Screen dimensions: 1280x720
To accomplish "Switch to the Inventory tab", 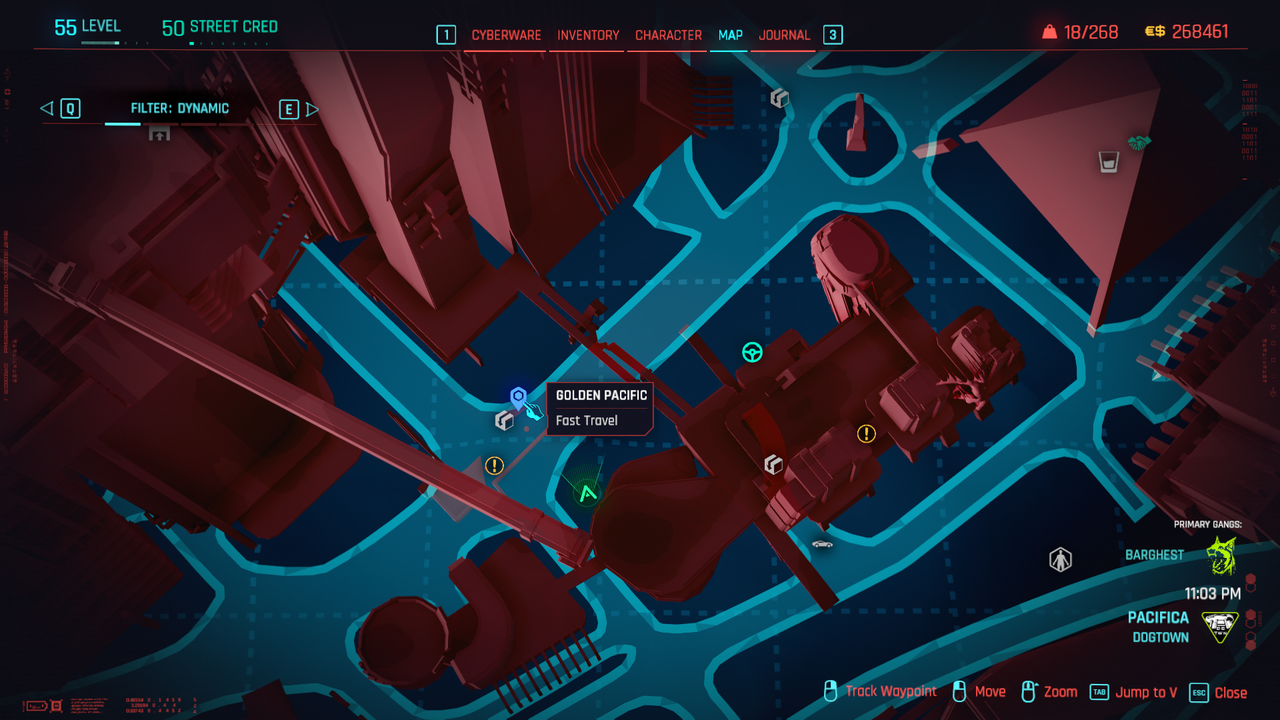I will click(588, 35).
